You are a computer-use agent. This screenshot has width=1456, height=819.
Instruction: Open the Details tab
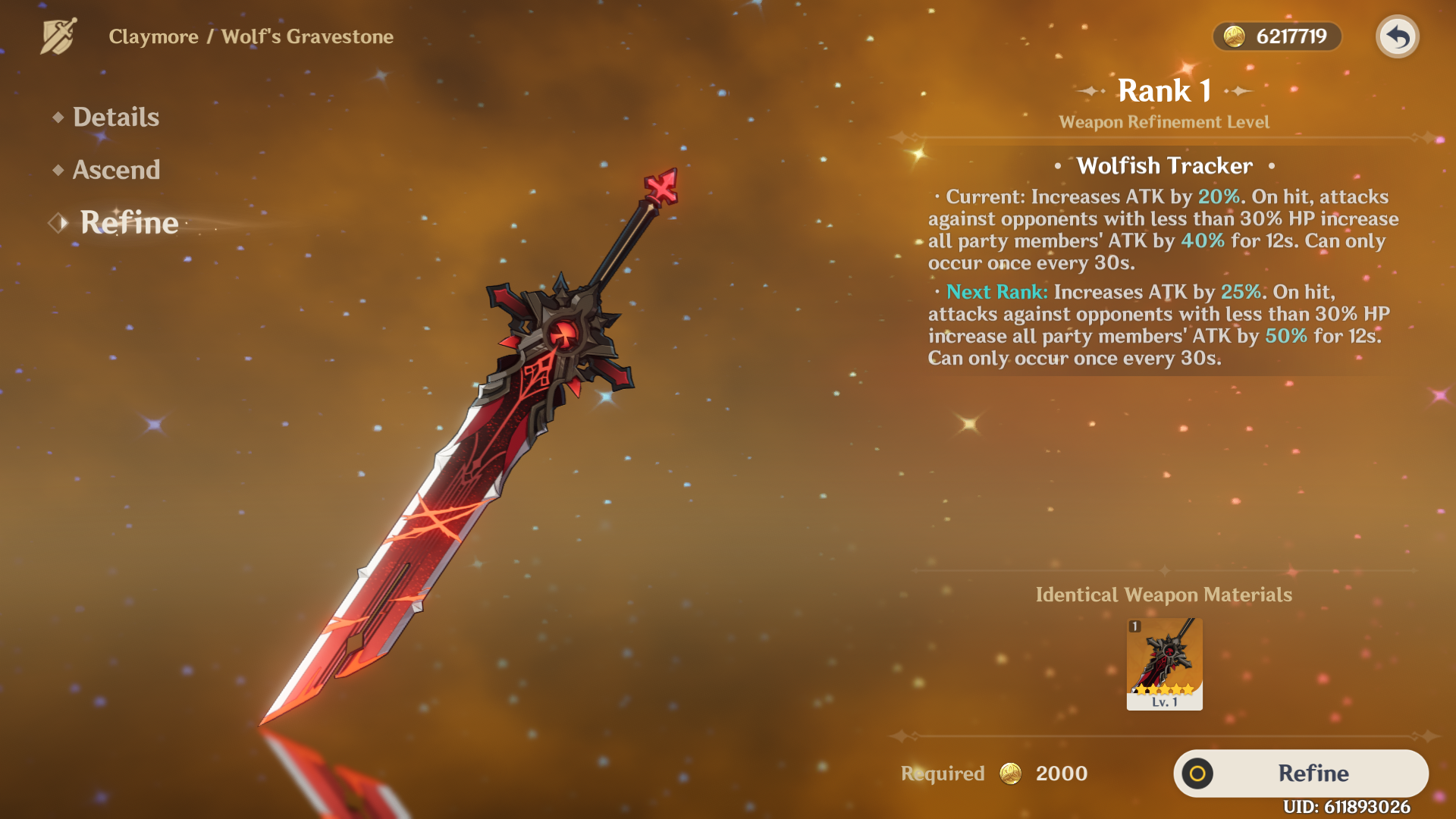pyautogui.click(x=115, y=117)
